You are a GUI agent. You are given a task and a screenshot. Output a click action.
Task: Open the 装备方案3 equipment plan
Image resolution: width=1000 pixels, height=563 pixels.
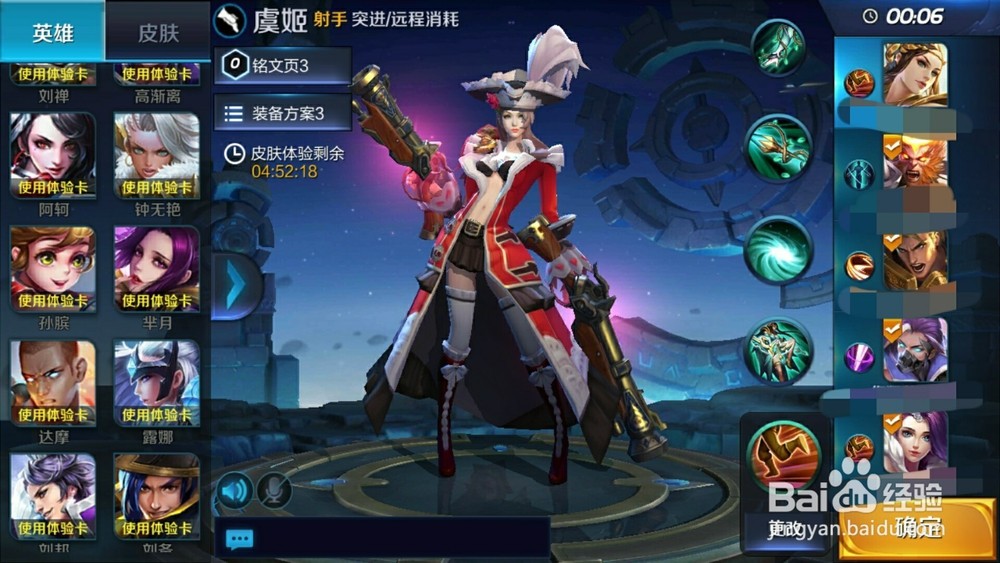click(x=282, y=113)
